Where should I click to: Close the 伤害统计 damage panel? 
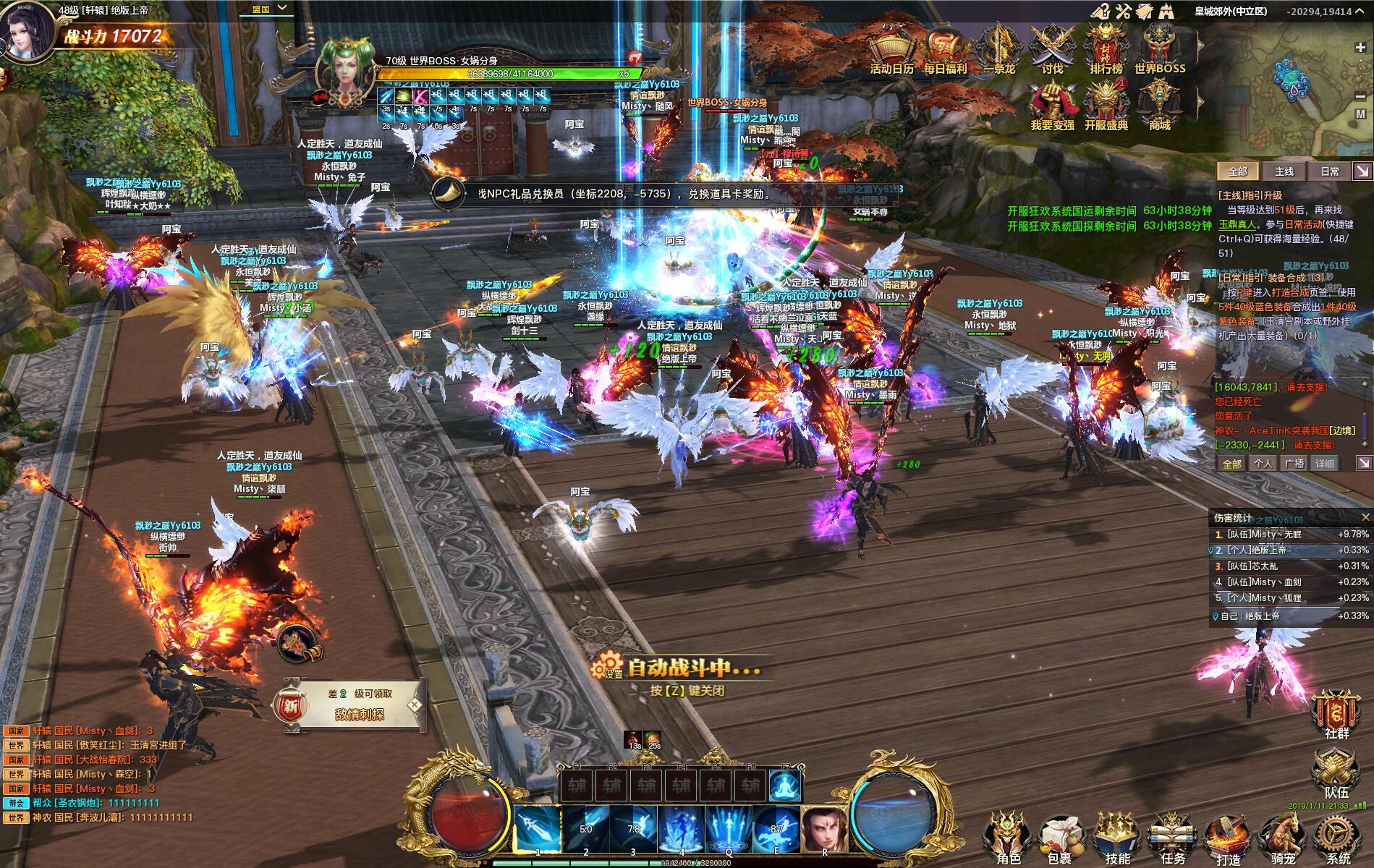[x=1365, y=517]
